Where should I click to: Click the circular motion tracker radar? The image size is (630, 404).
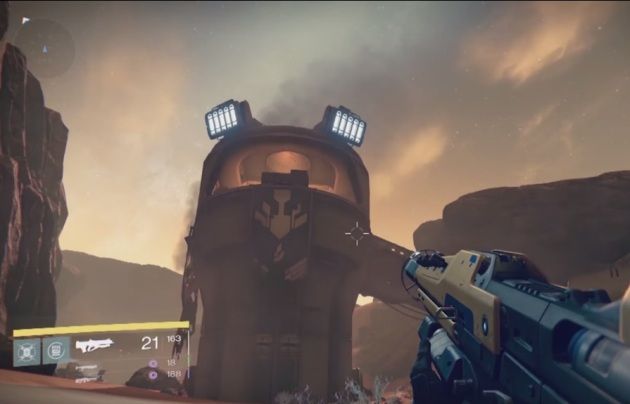click(44, 47)
